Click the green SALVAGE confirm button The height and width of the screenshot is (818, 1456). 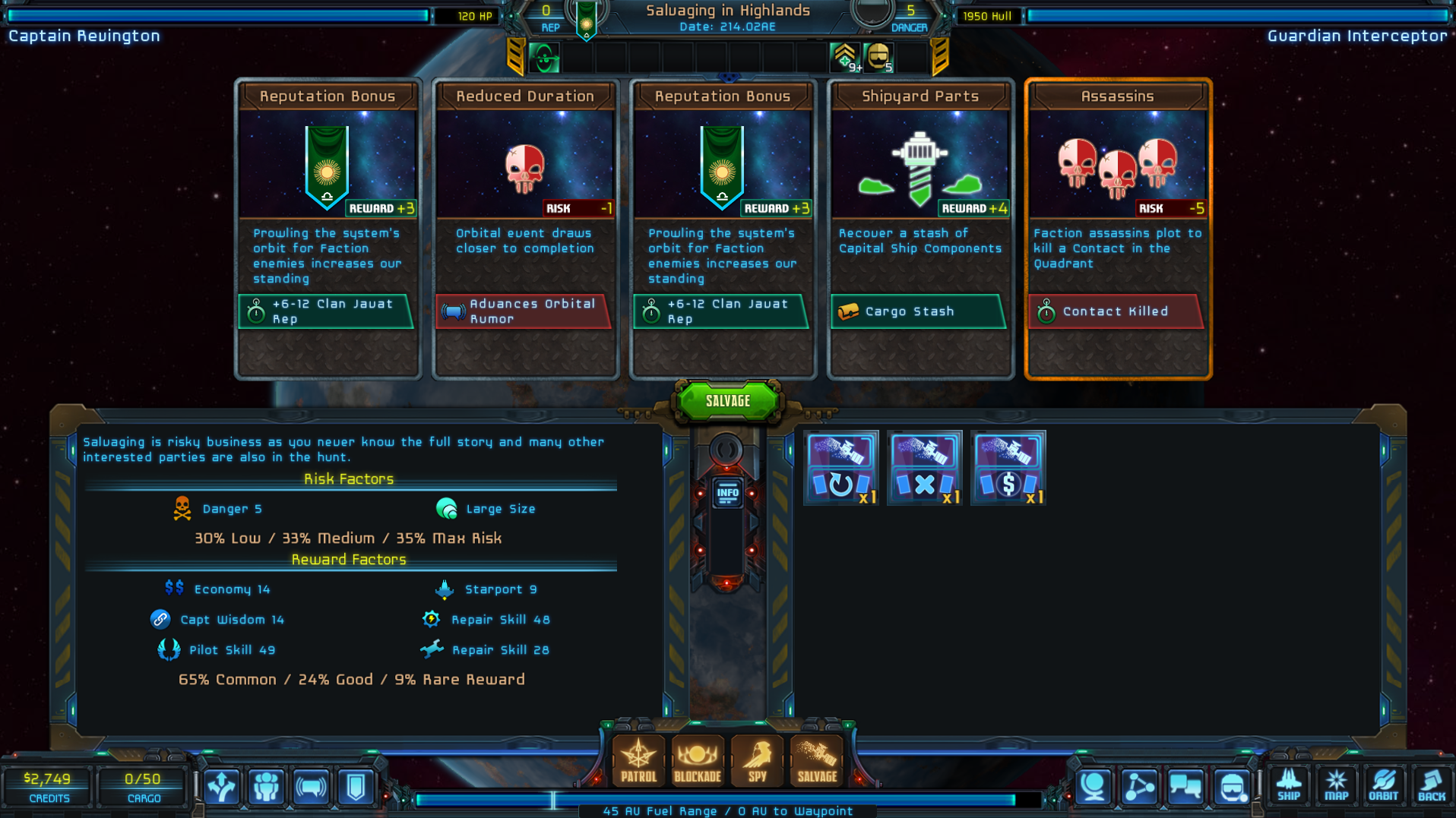click(x=727, y=401)
